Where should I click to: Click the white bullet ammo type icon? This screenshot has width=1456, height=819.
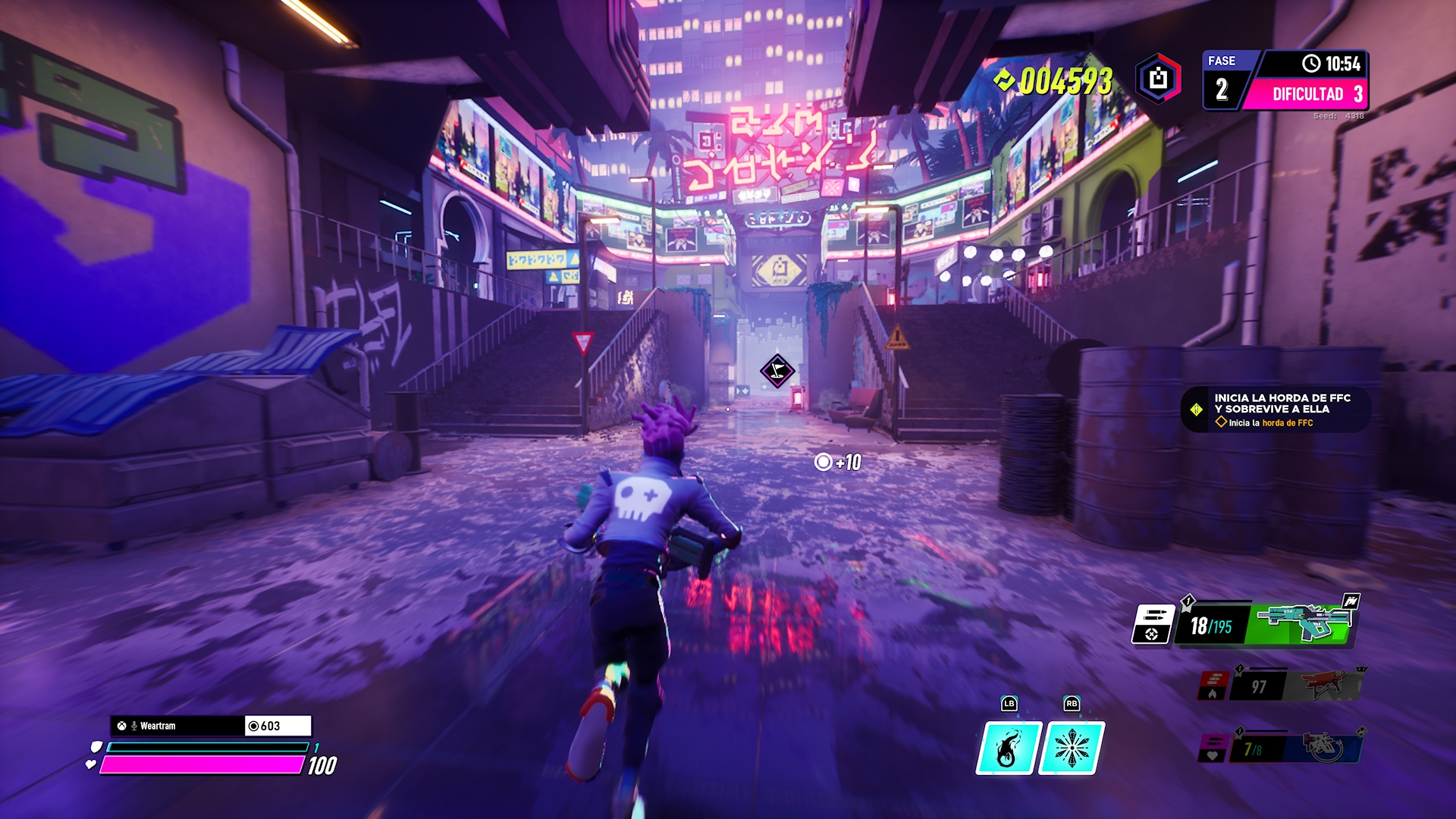click(1153, 623)
